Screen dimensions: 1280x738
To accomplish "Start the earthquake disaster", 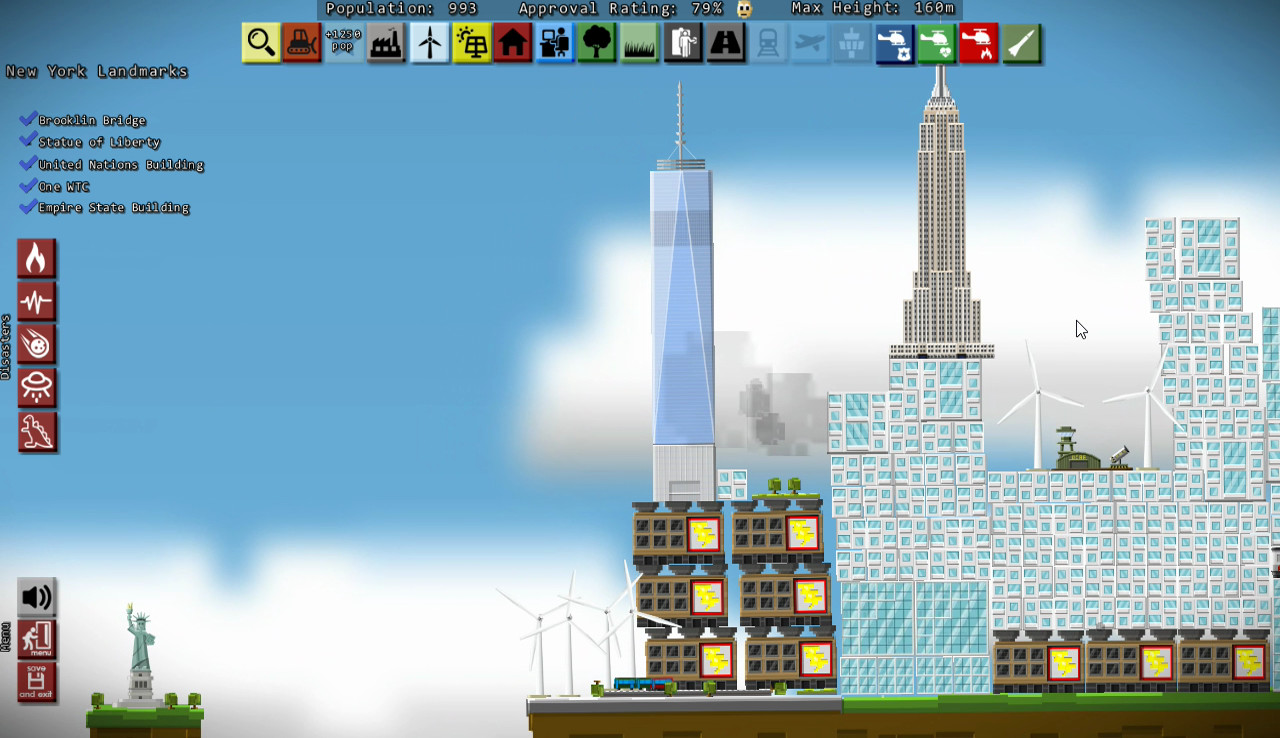I will [x=37, y=301].
